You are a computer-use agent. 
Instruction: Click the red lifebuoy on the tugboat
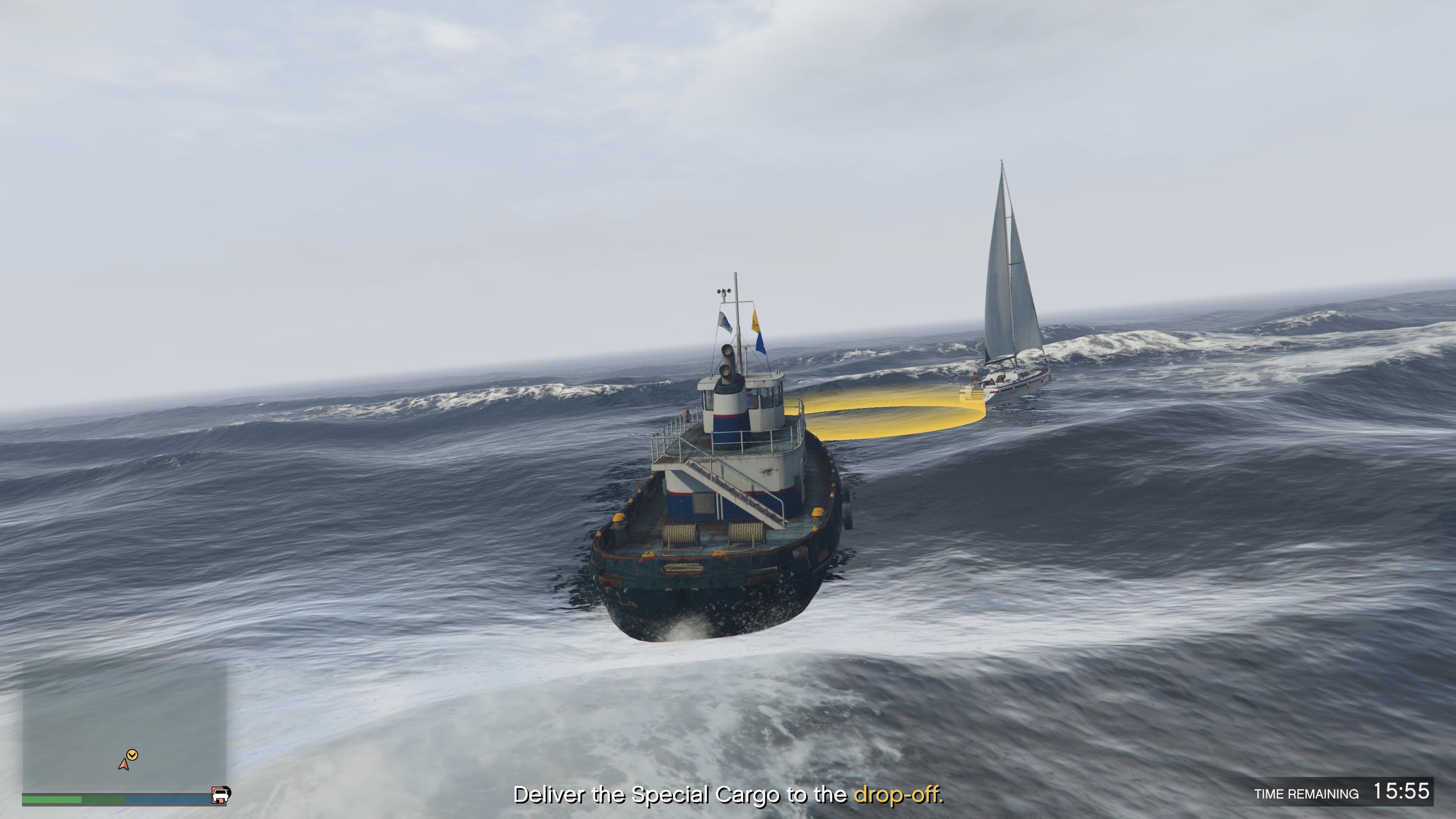pos(688,415)
